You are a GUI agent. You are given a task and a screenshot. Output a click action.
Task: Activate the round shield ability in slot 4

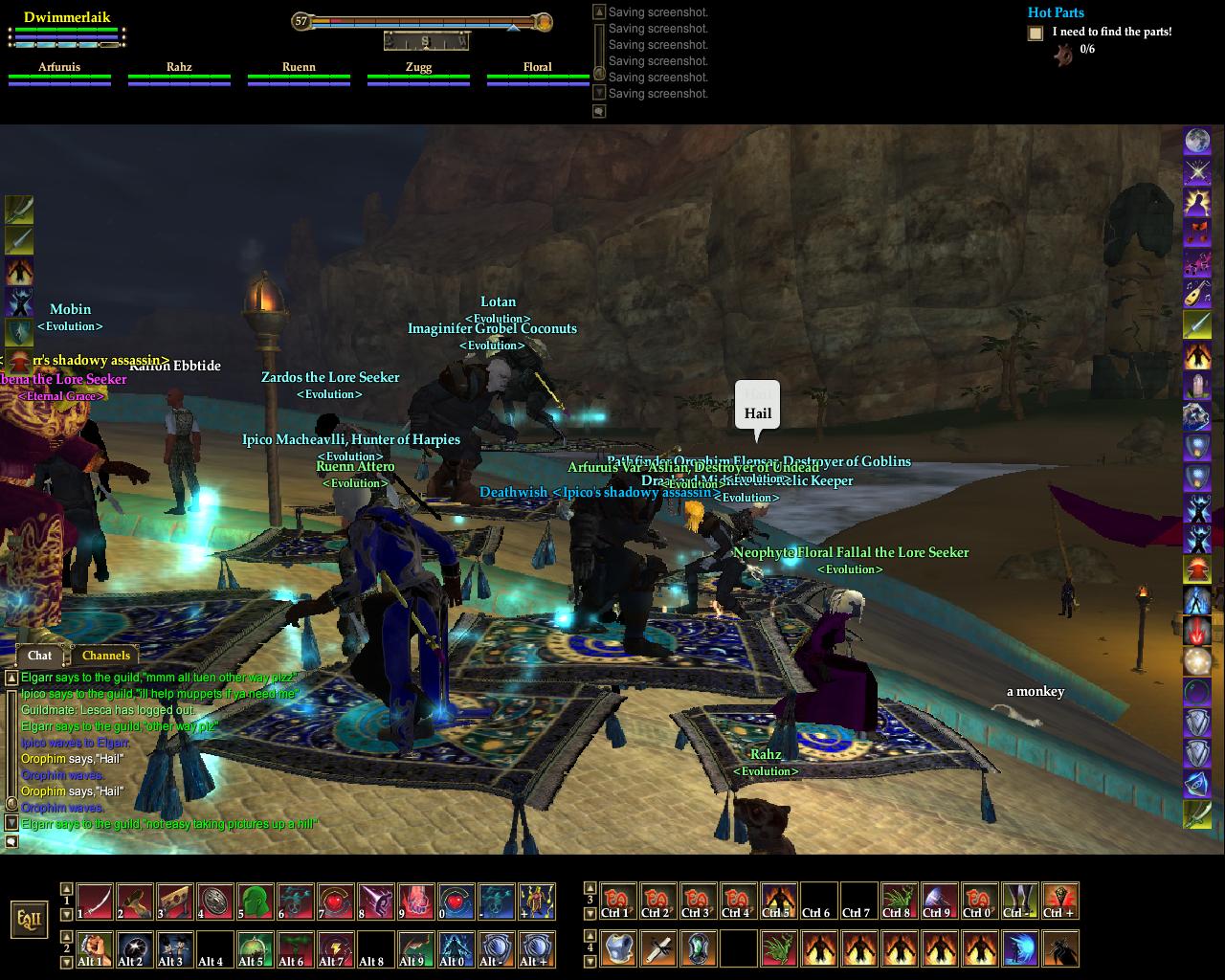point(215,902)
